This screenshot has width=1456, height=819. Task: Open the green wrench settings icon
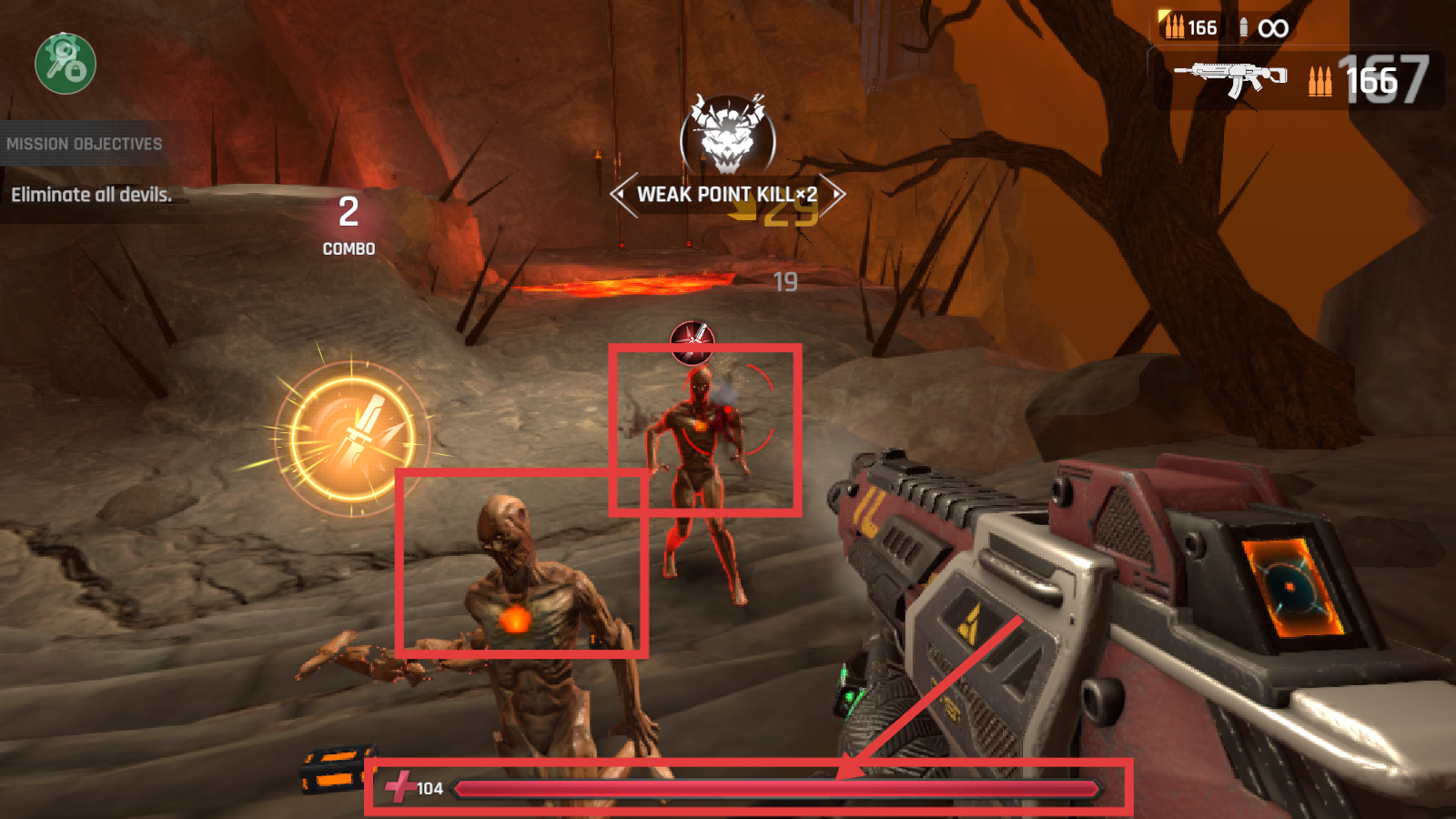66,63
